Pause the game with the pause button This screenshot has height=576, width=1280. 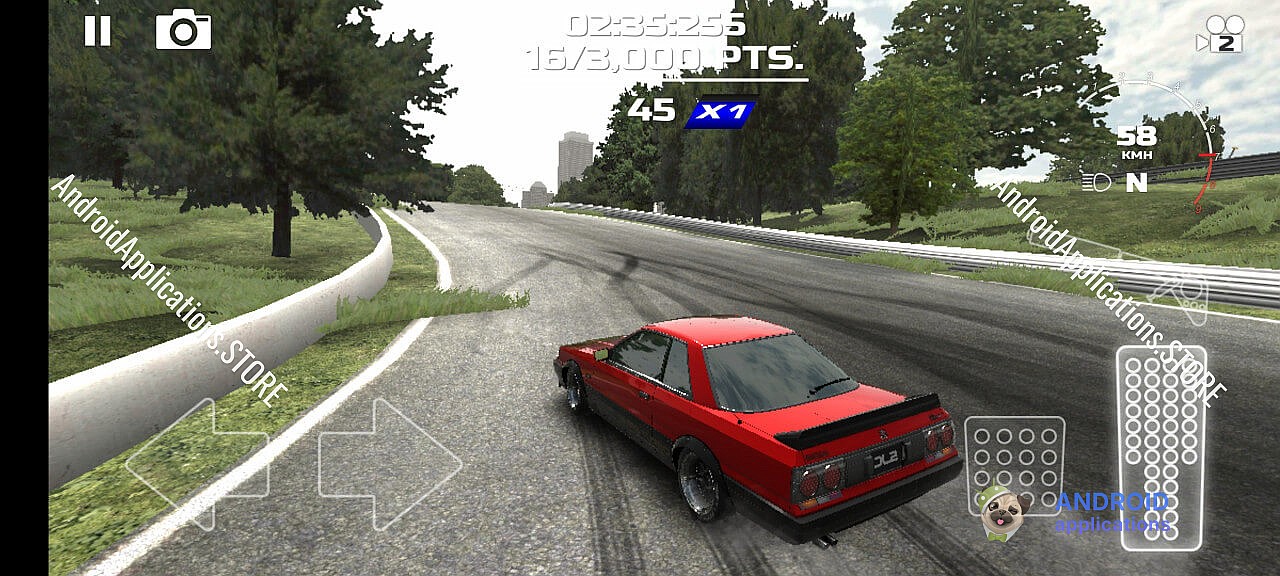(x=97, y=32)
